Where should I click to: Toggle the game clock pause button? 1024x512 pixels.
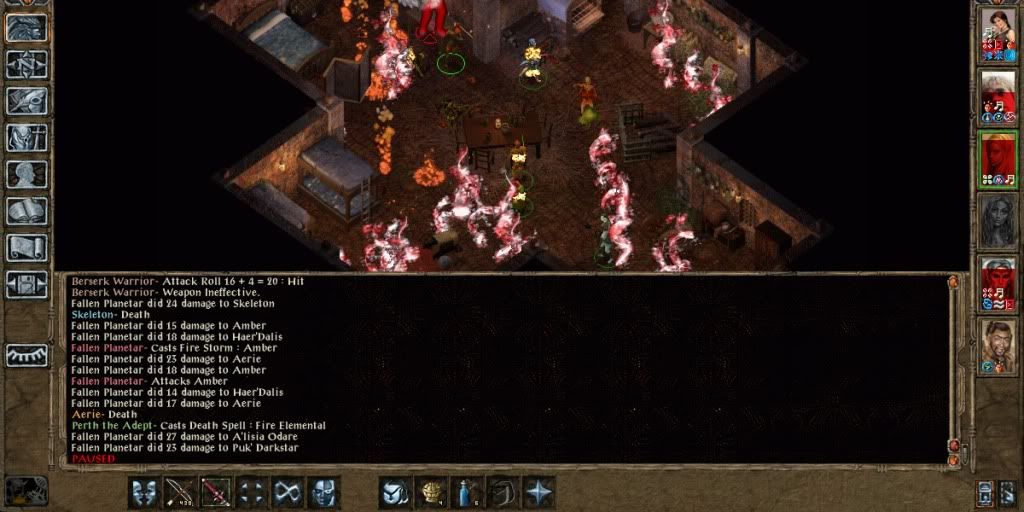[x=26, y=490]
